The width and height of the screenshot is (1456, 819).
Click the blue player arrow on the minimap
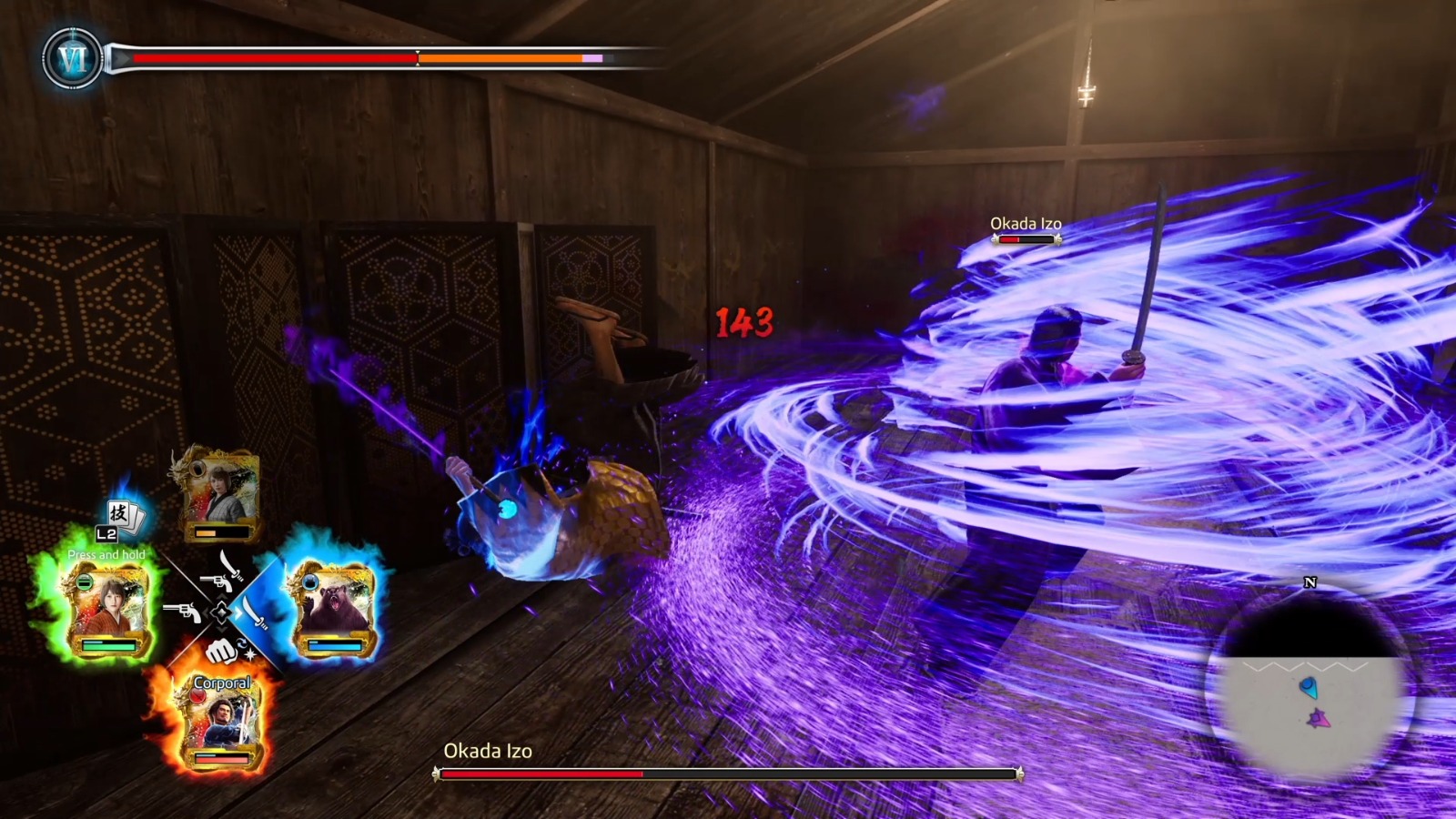click(1309, 688)
